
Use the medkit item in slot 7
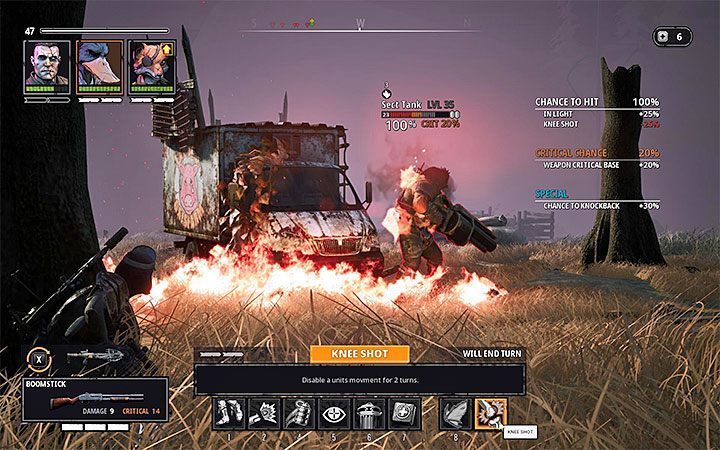click(x=402, y=413)
